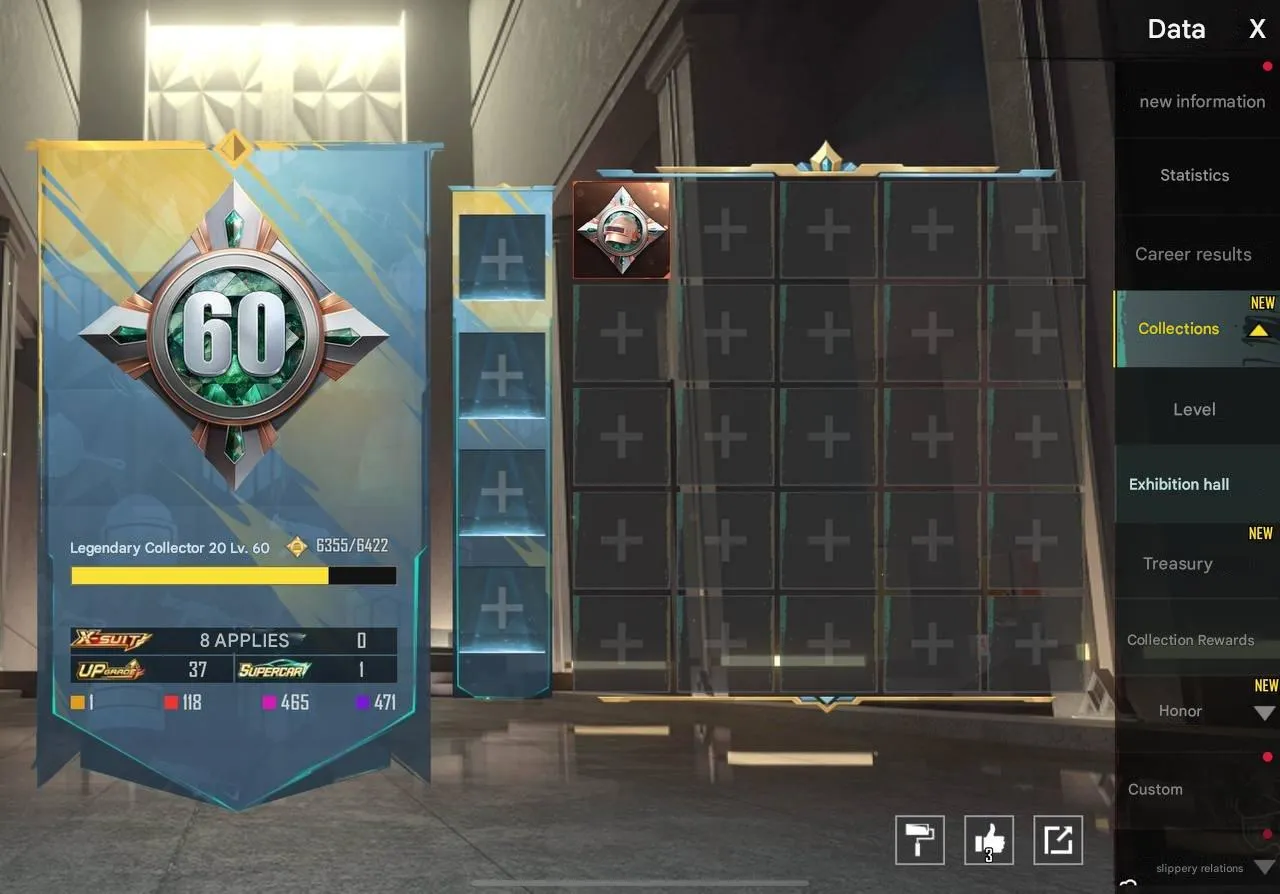Switch to the Statistics tab
Screen dimensions: 1280x894
[1195, 175]
